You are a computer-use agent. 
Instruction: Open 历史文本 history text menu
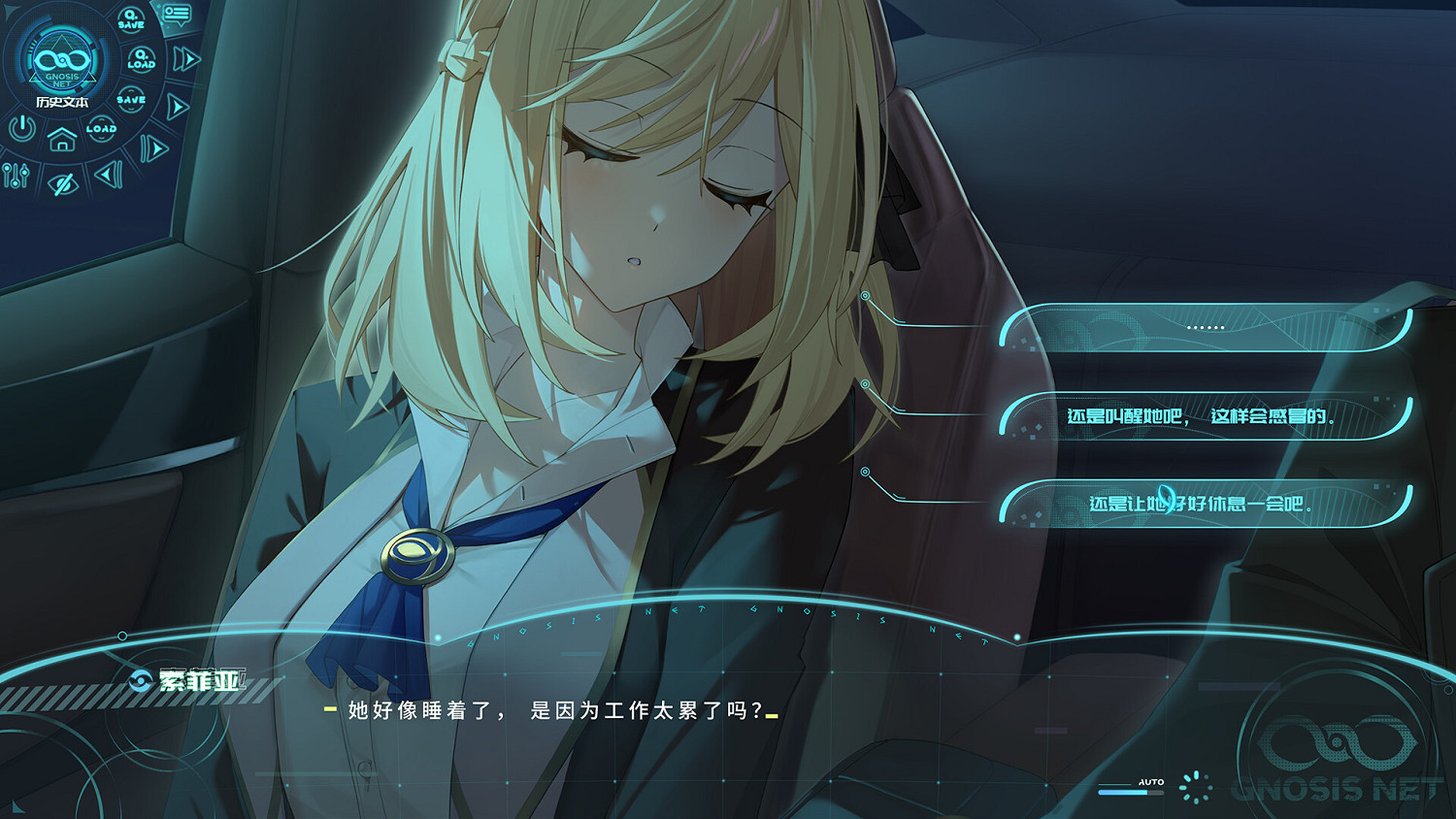63,101
